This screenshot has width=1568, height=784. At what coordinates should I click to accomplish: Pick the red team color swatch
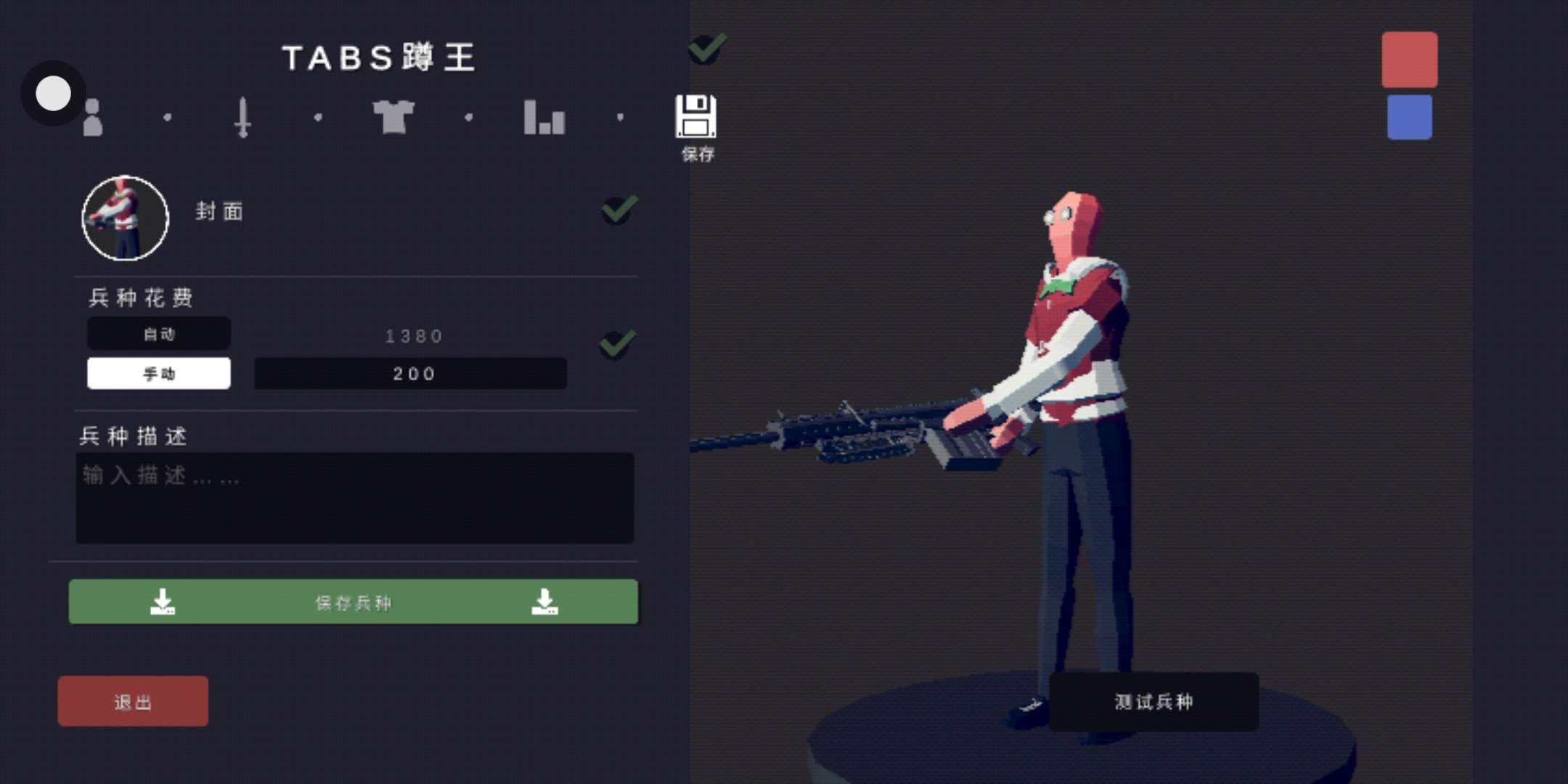pyautogui.click(x=1409, y=60)
